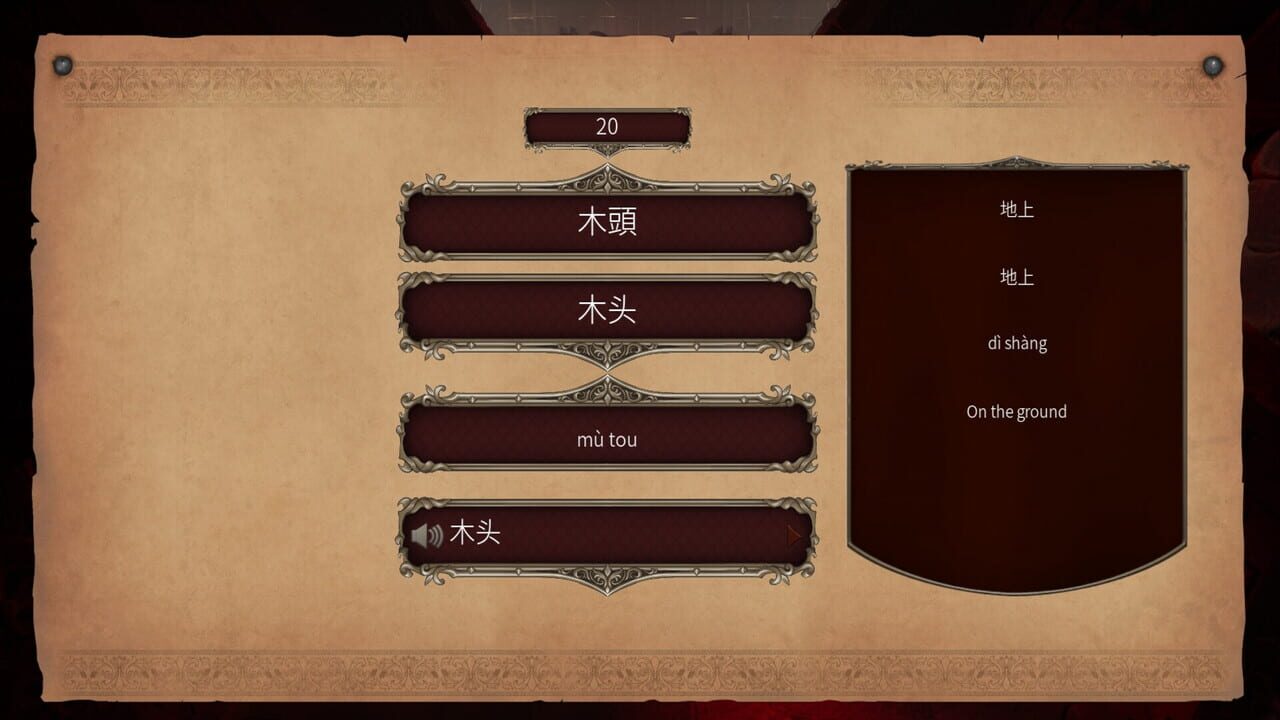Play the 木头 audio bar
The image size is (1280, 720).
point(608,534)
